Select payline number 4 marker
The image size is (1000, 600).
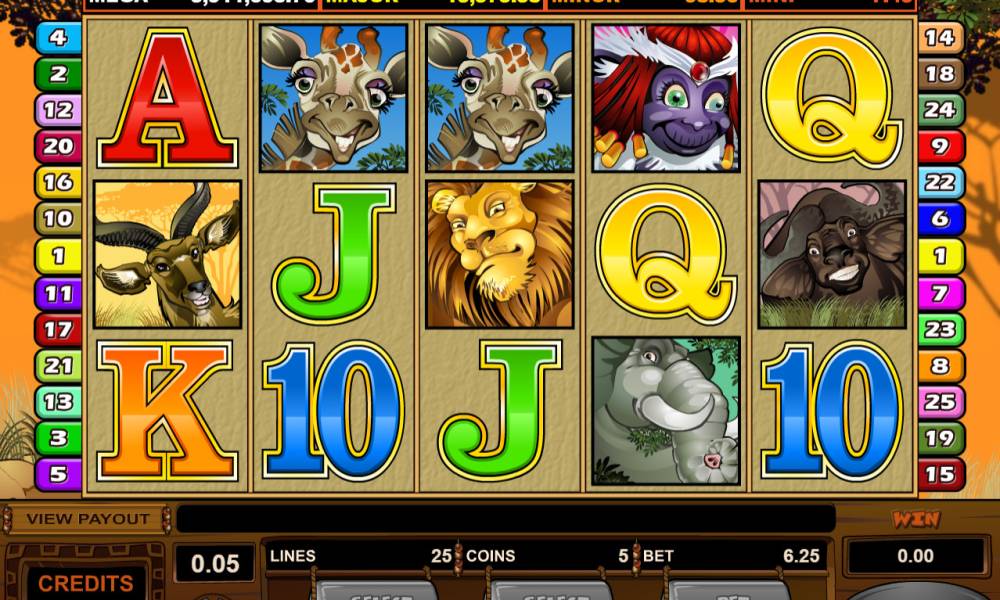[x=58, y=38]
